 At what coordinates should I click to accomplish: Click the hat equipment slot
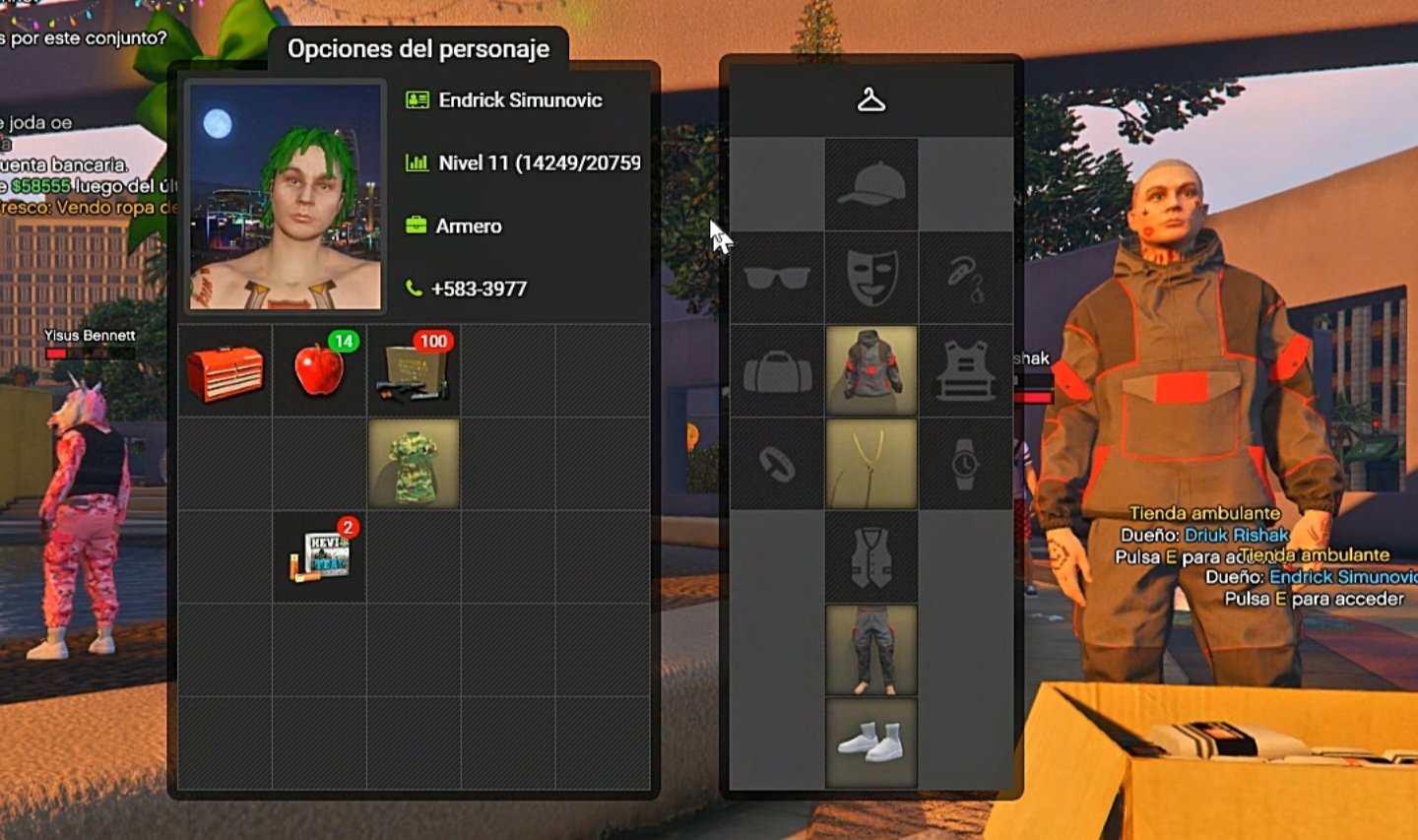(871, 185)
